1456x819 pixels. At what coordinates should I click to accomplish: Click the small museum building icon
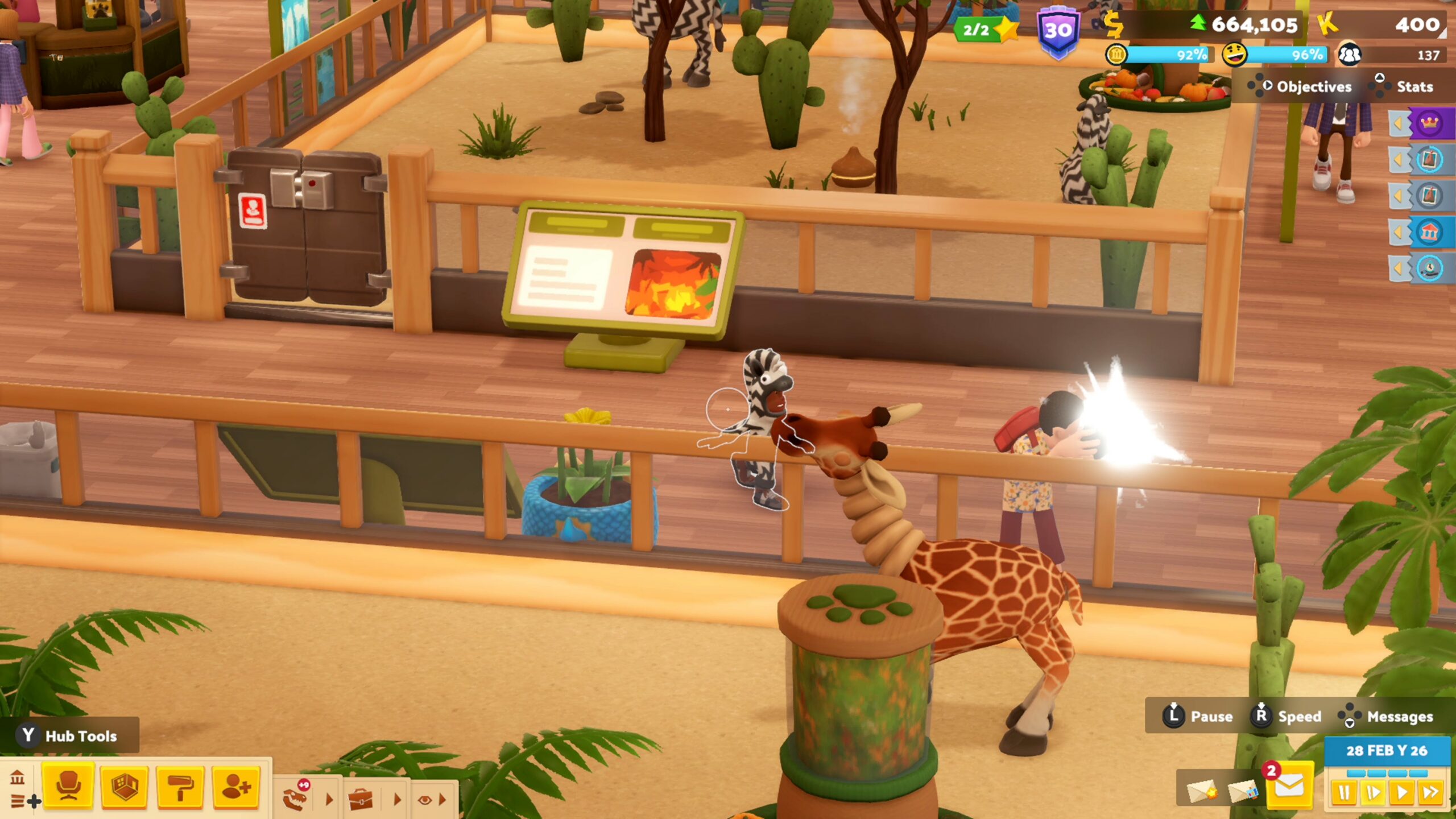tap(17, 776)
